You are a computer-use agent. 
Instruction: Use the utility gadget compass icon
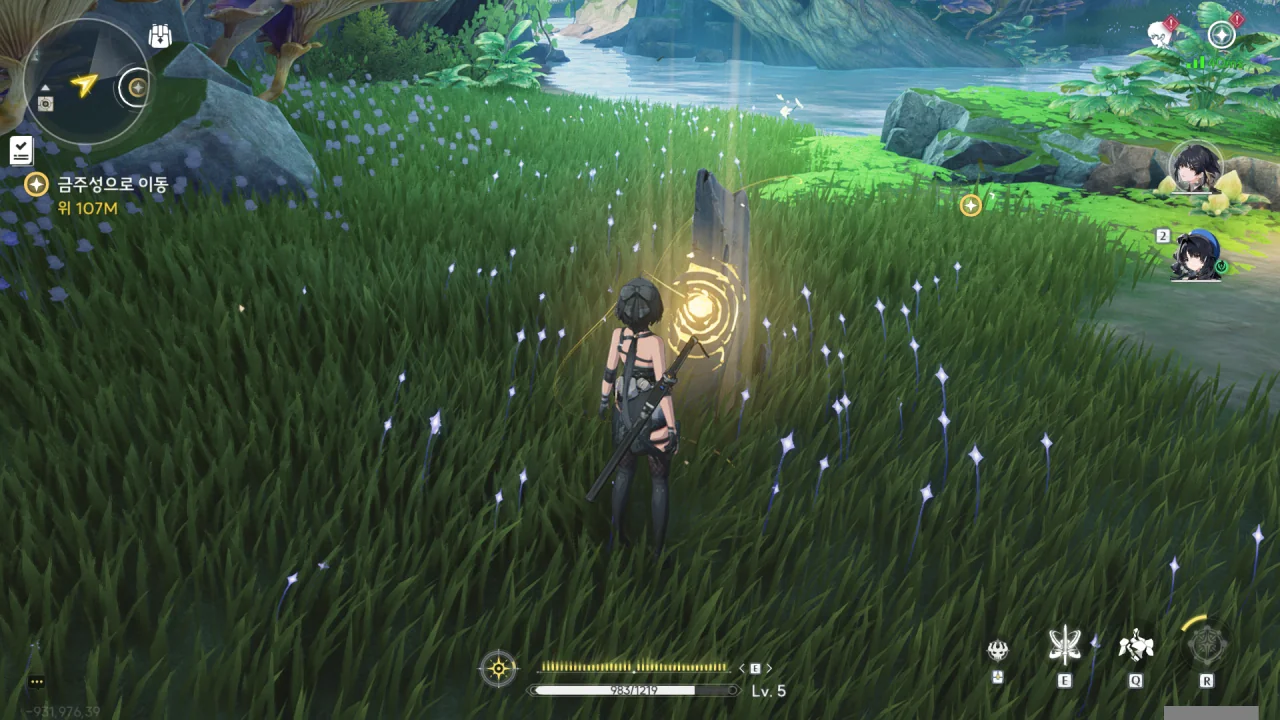(498, 668)
